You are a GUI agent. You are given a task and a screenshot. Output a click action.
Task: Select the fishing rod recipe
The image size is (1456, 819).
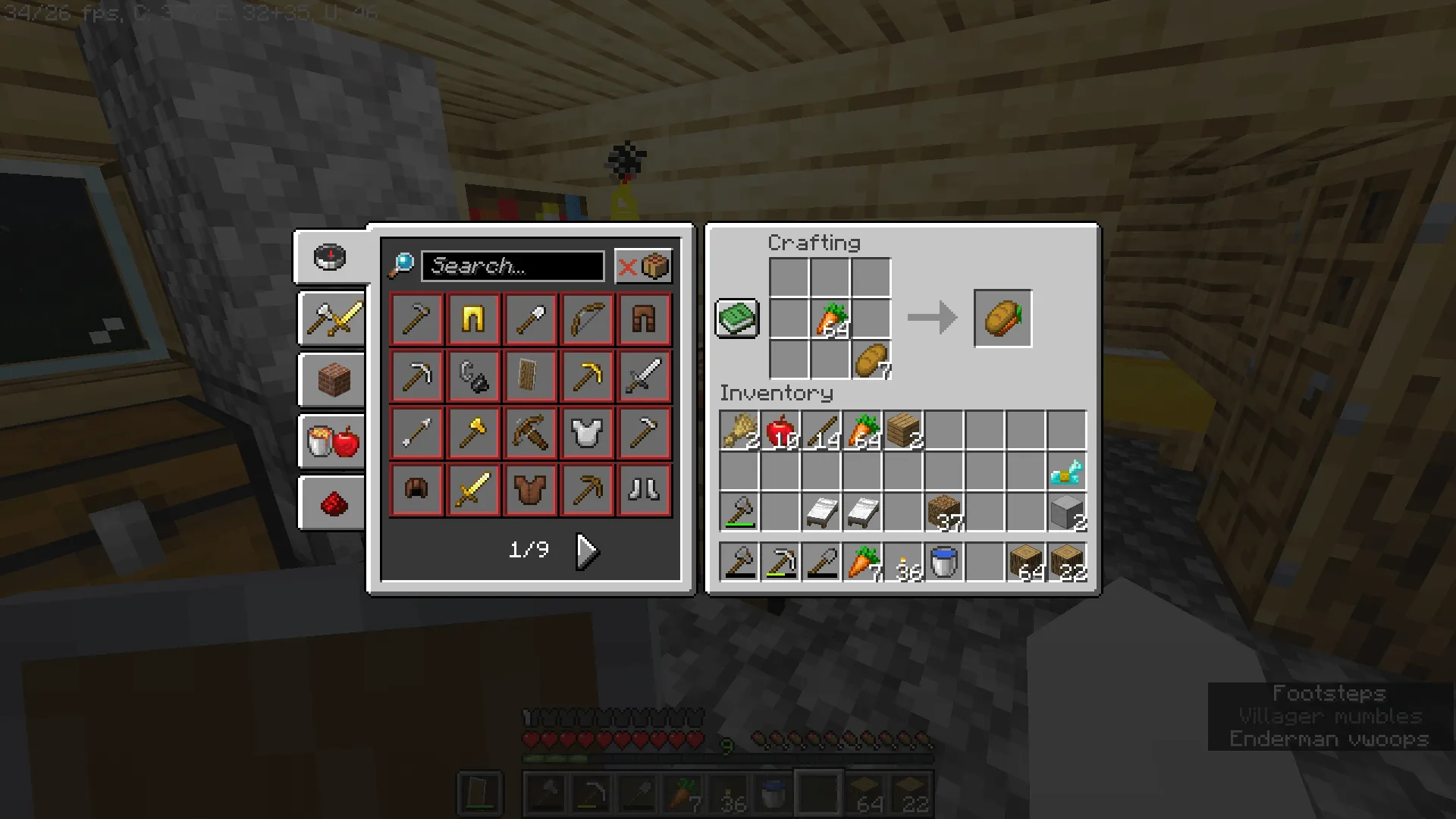[473, 375]
